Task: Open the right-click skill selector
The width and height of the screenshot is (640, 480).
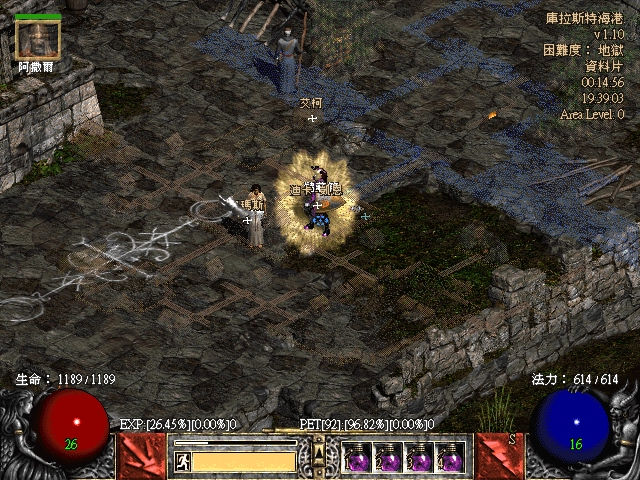Action: pyautogui.click(x=497, y=456)
